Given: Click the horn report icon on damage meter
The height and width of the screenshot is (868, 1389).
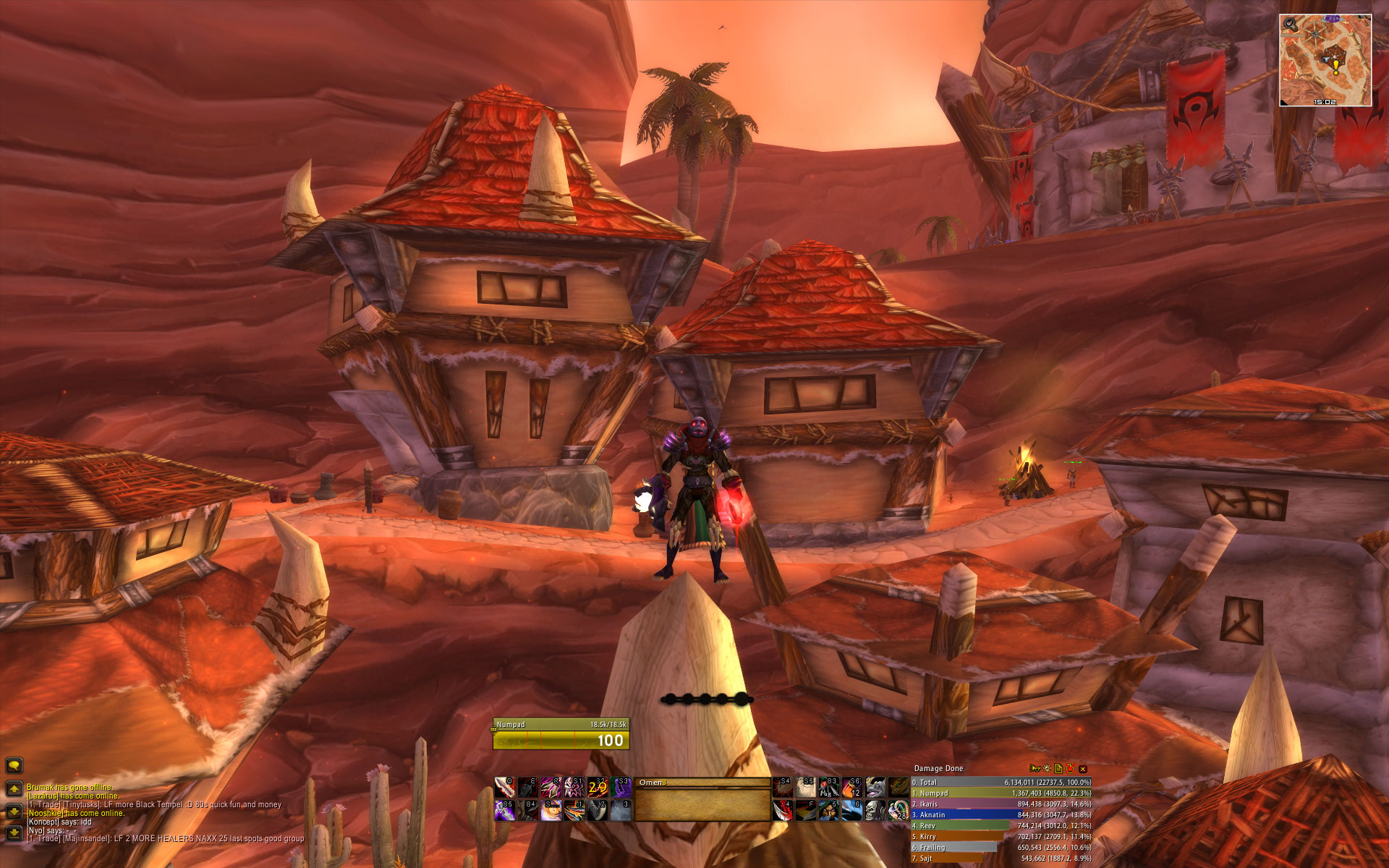Looking at the screenshot, I should (x=1035, y=769).
